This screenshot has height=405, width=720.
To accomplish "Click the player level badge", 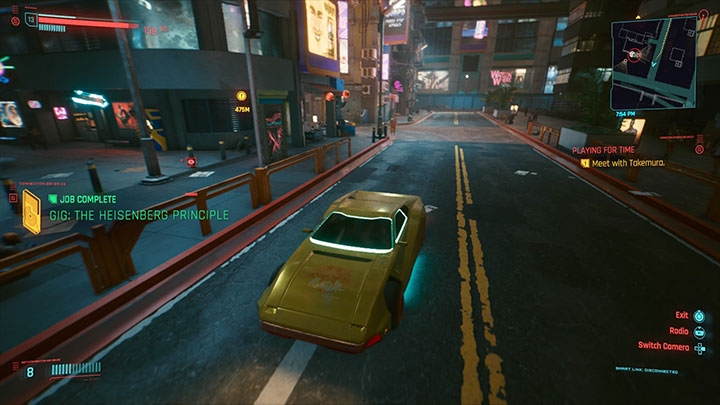I will pyautogui.click(x=31, y=18).
